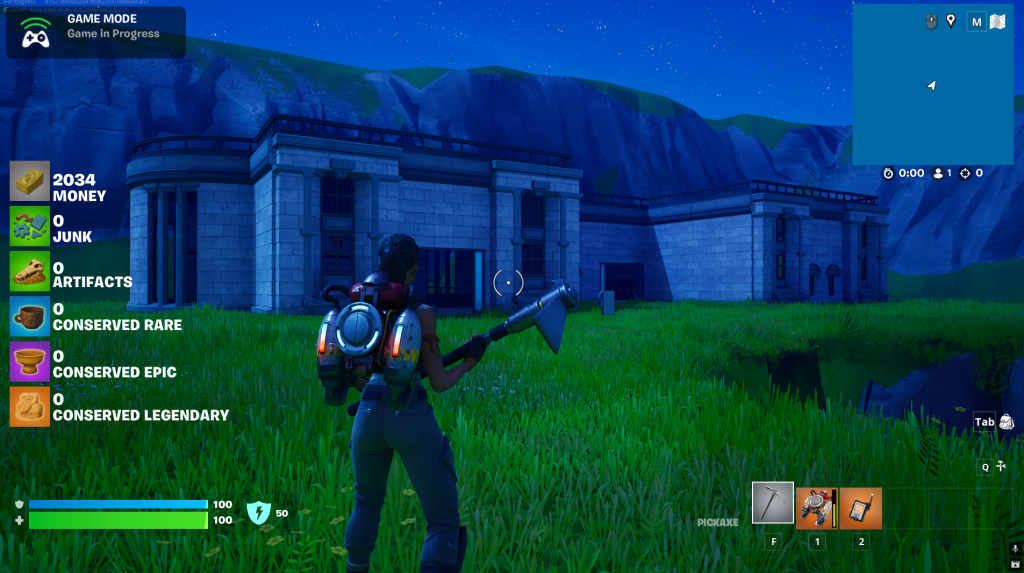Select the handheld remote device slot
Screen dimensions: 1024x573
click(860, 507)
